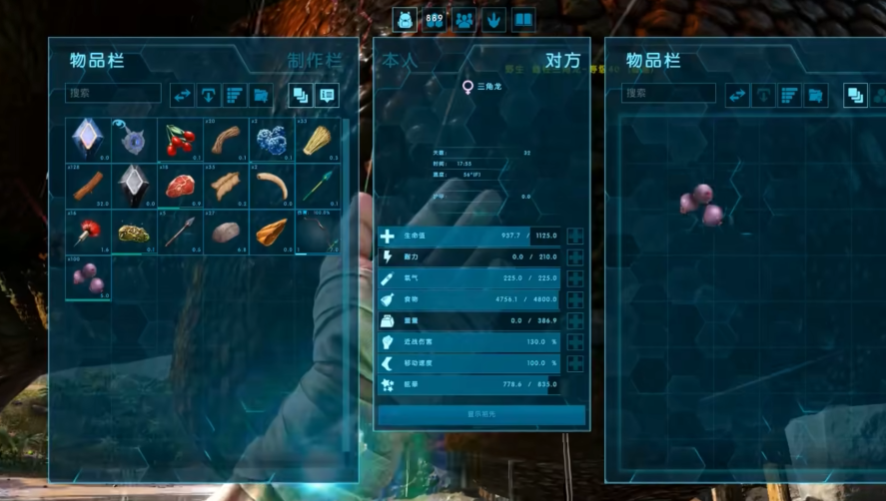Open the tribe group icon at top
The width and height of the screenshot is (886, 501).
[464, 20]
